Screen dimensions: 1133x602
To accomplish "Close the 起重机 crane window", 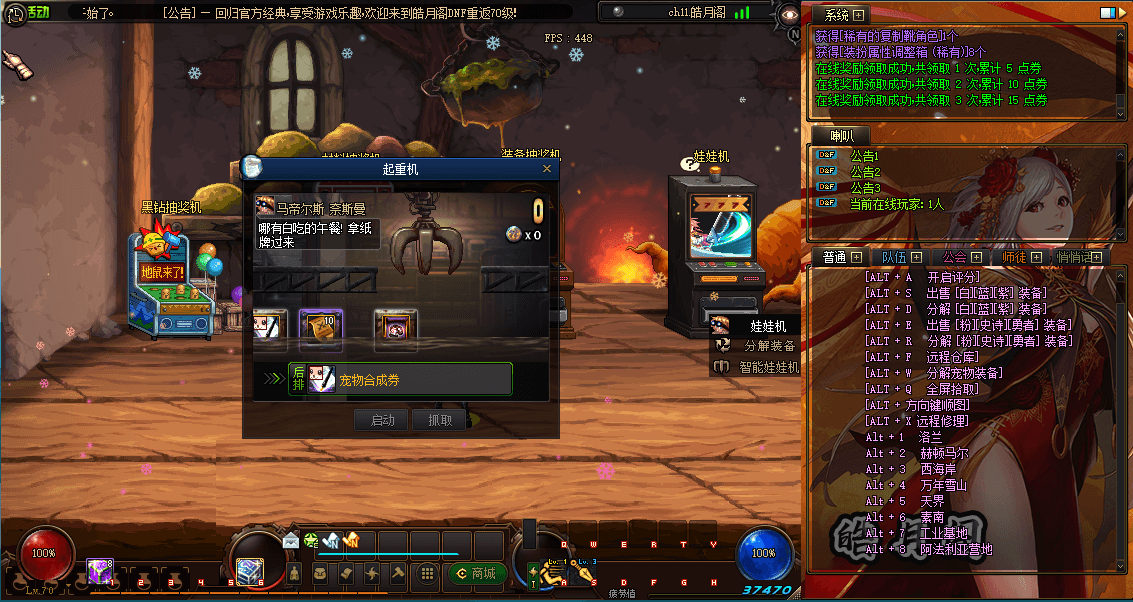I will [547, 169].
